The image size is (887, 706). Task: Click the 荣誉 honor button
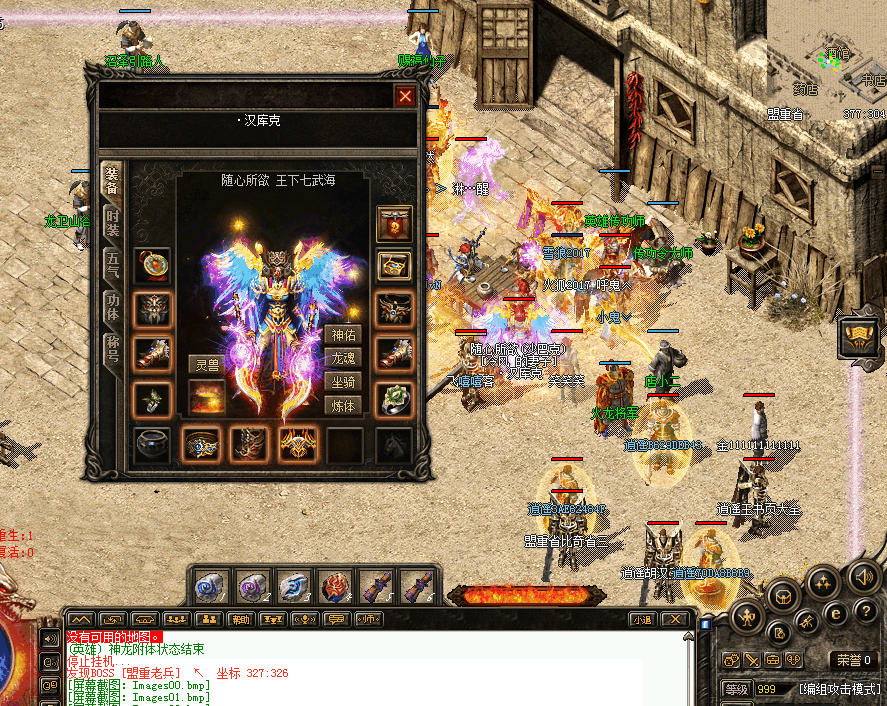(854, 660)
